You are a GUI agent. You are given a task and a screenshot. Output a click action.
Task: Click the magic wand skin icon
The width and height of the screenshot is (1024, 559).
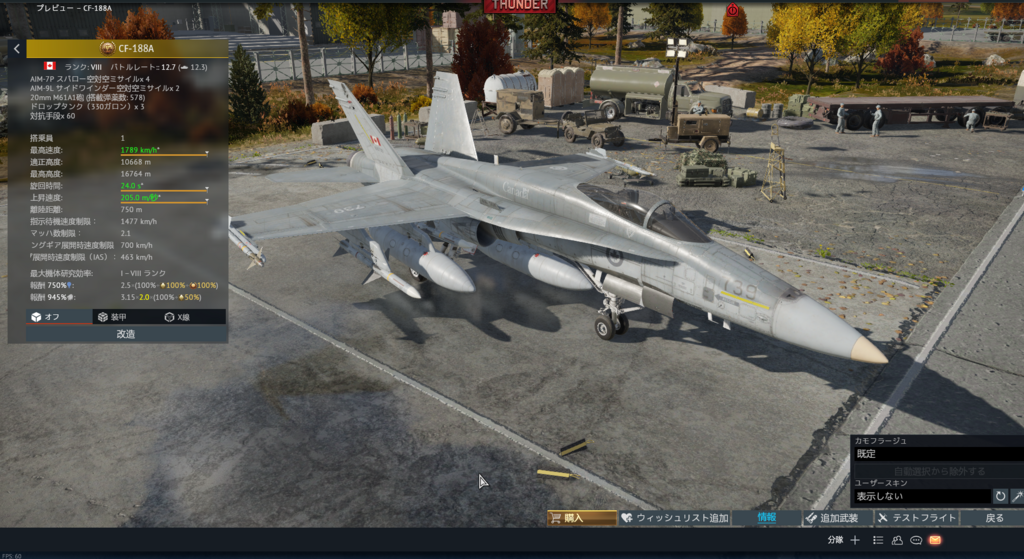1017,496
